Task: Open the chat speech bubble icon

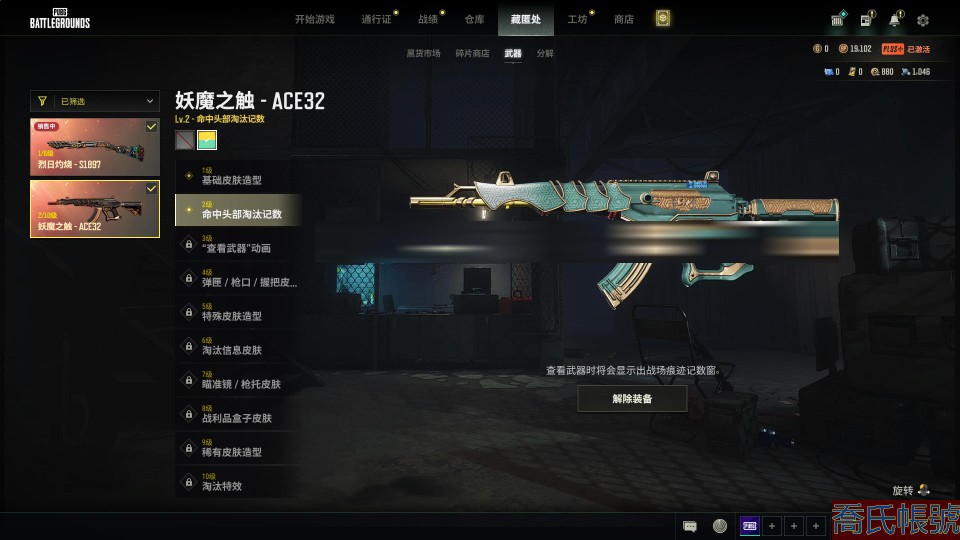Action: click(689, 526)
